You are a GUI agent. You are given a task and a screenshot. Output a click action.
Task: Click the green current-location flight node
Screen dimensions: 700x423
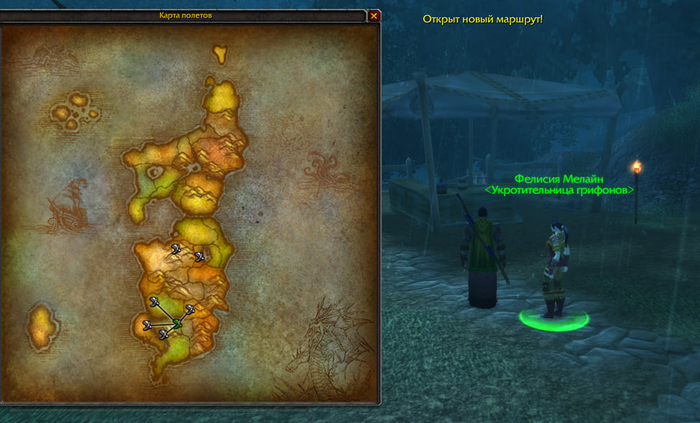click(177, 324)
